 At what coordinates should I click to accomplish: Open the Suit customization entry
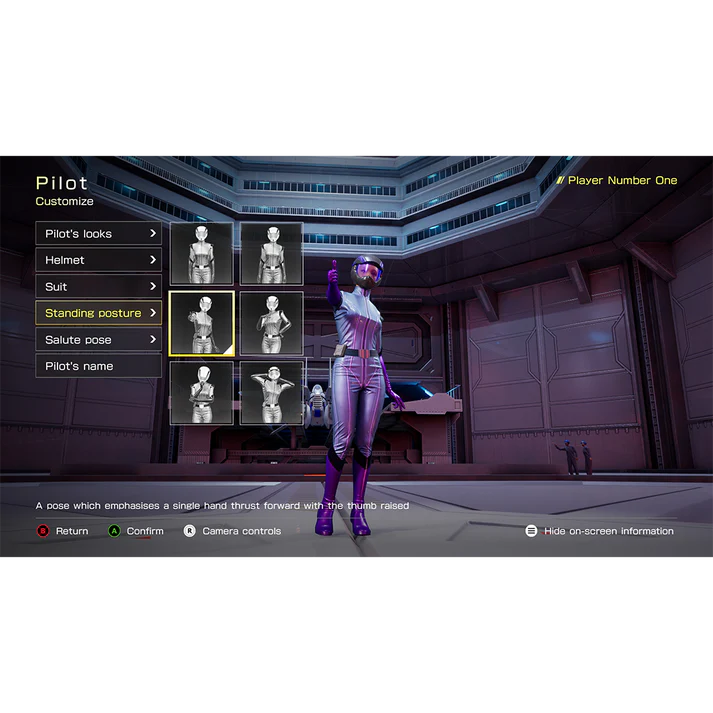click(x=98, y=286)
